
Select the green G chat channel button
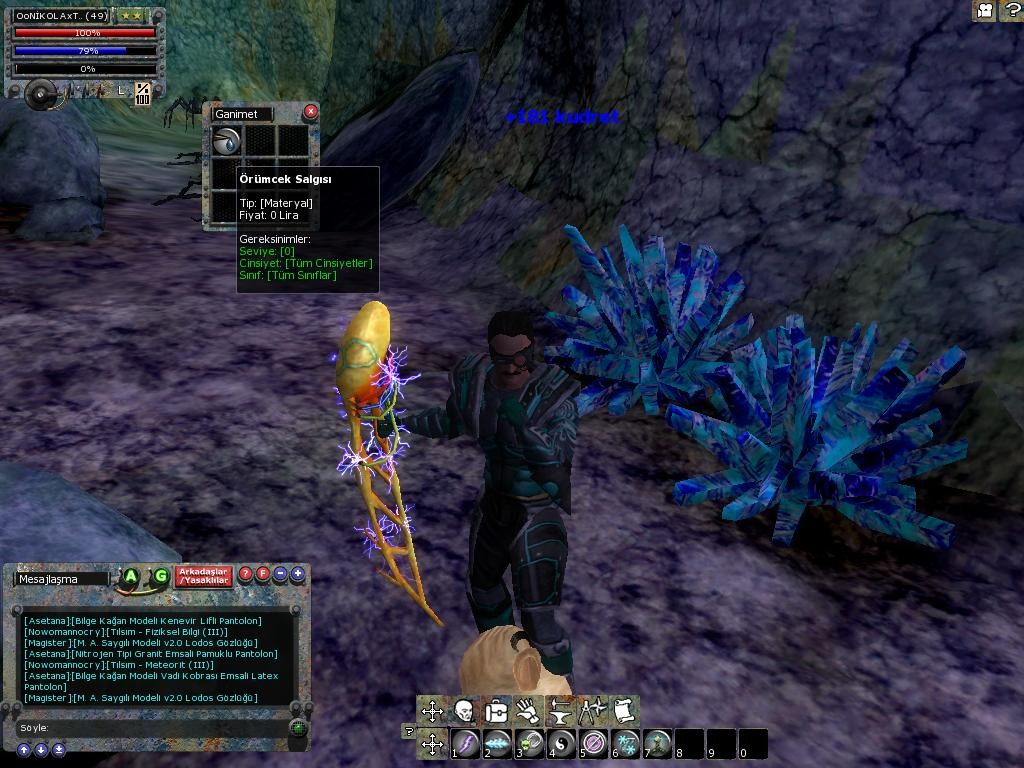click(x=160, y=576)
